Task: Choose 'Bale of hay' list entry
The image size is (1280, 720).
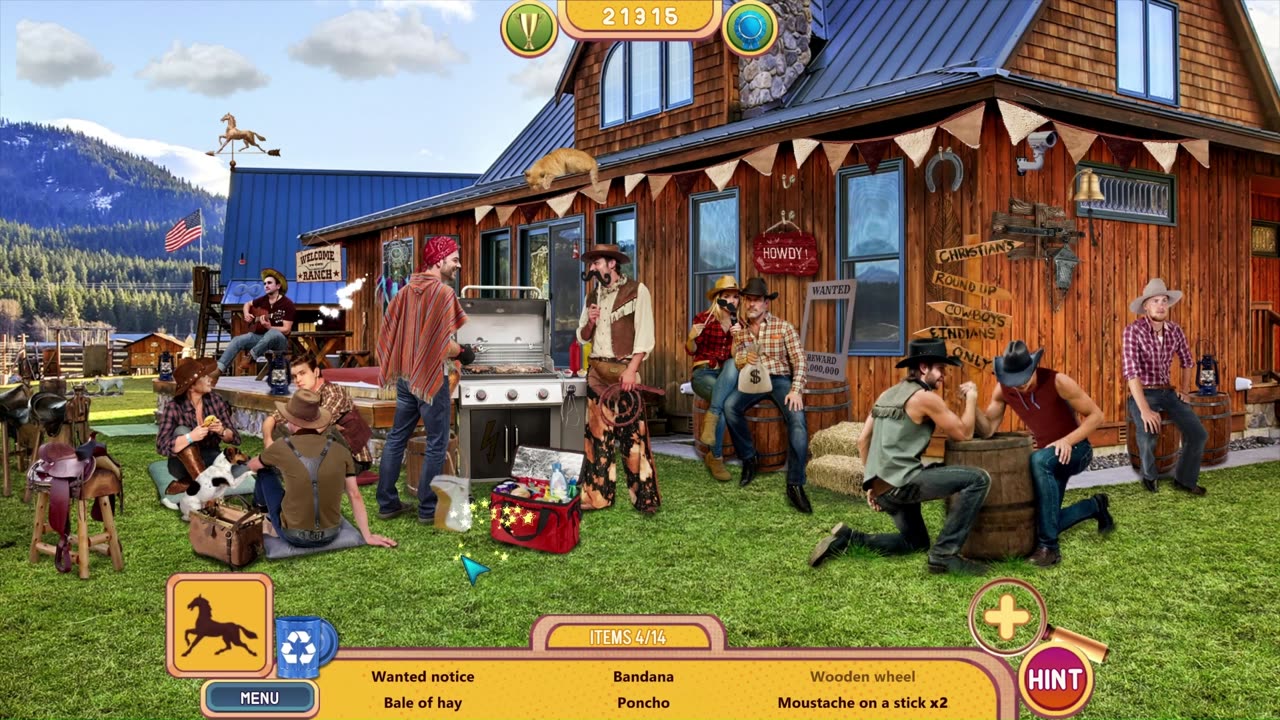Action: click(x=423, y=703)
